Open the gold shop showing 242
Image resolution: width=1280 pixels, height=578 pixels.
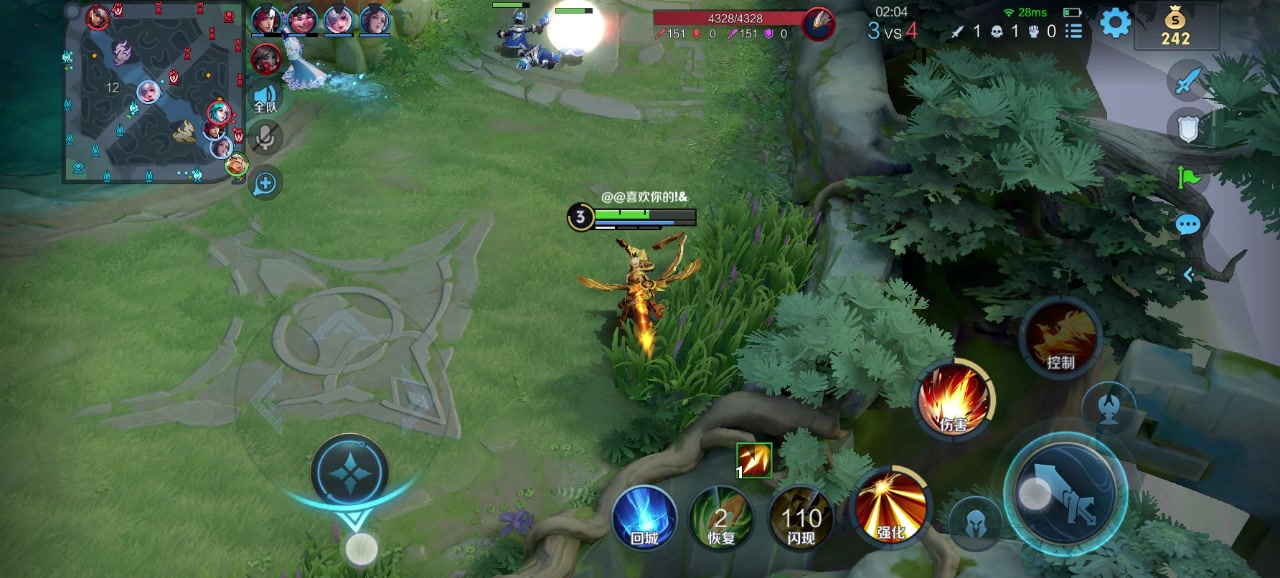(x=1176, y=26)
